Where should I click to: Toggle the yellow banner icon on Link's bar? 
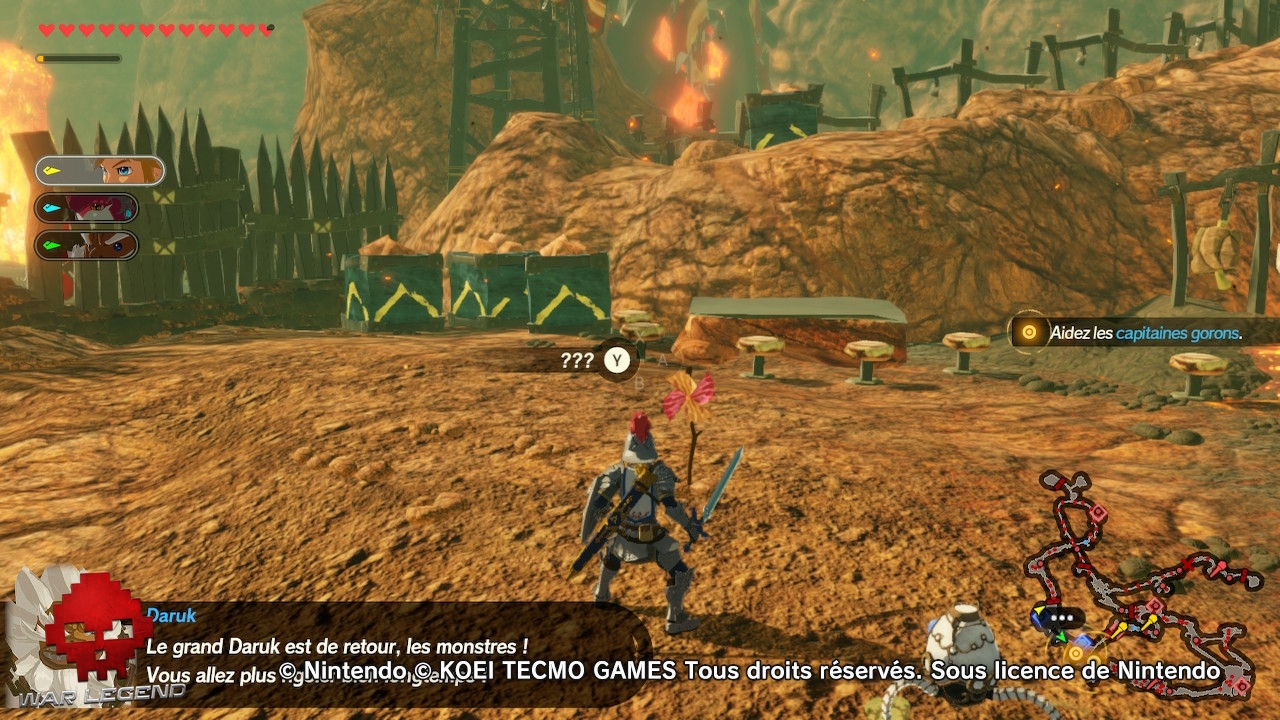coord(52,171)
